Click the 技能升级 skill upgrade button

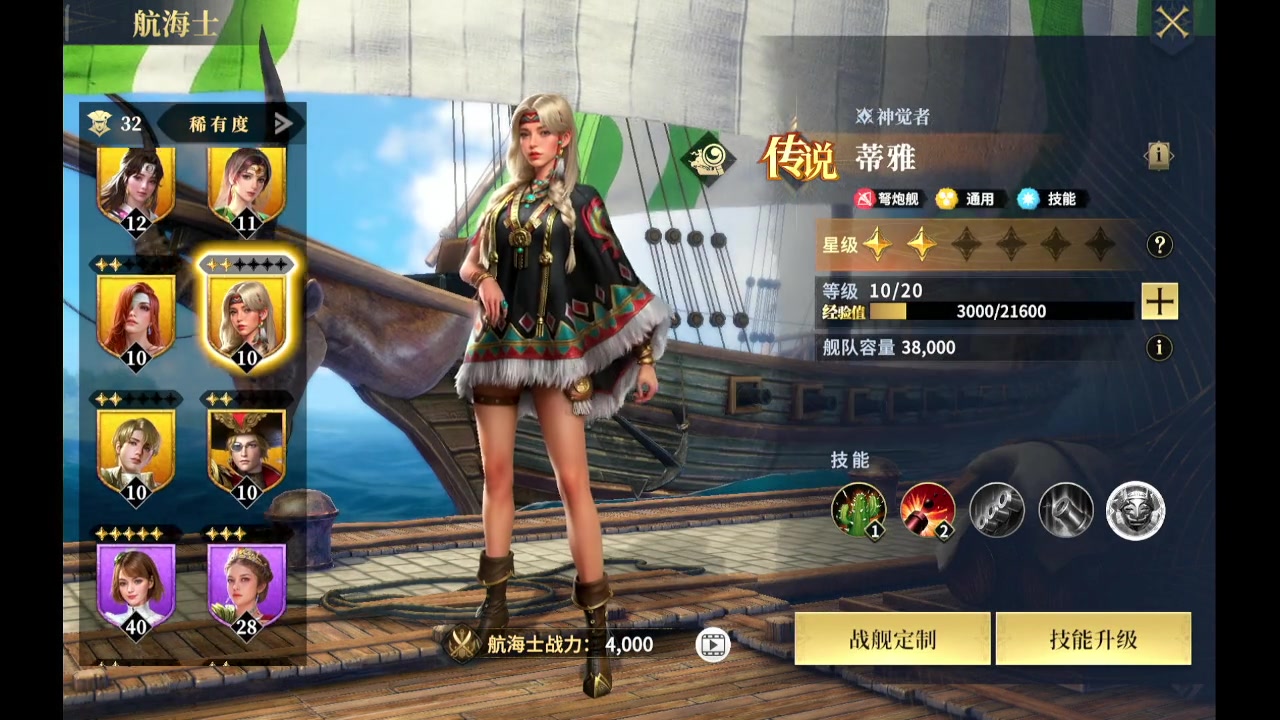click(1093, 639)
